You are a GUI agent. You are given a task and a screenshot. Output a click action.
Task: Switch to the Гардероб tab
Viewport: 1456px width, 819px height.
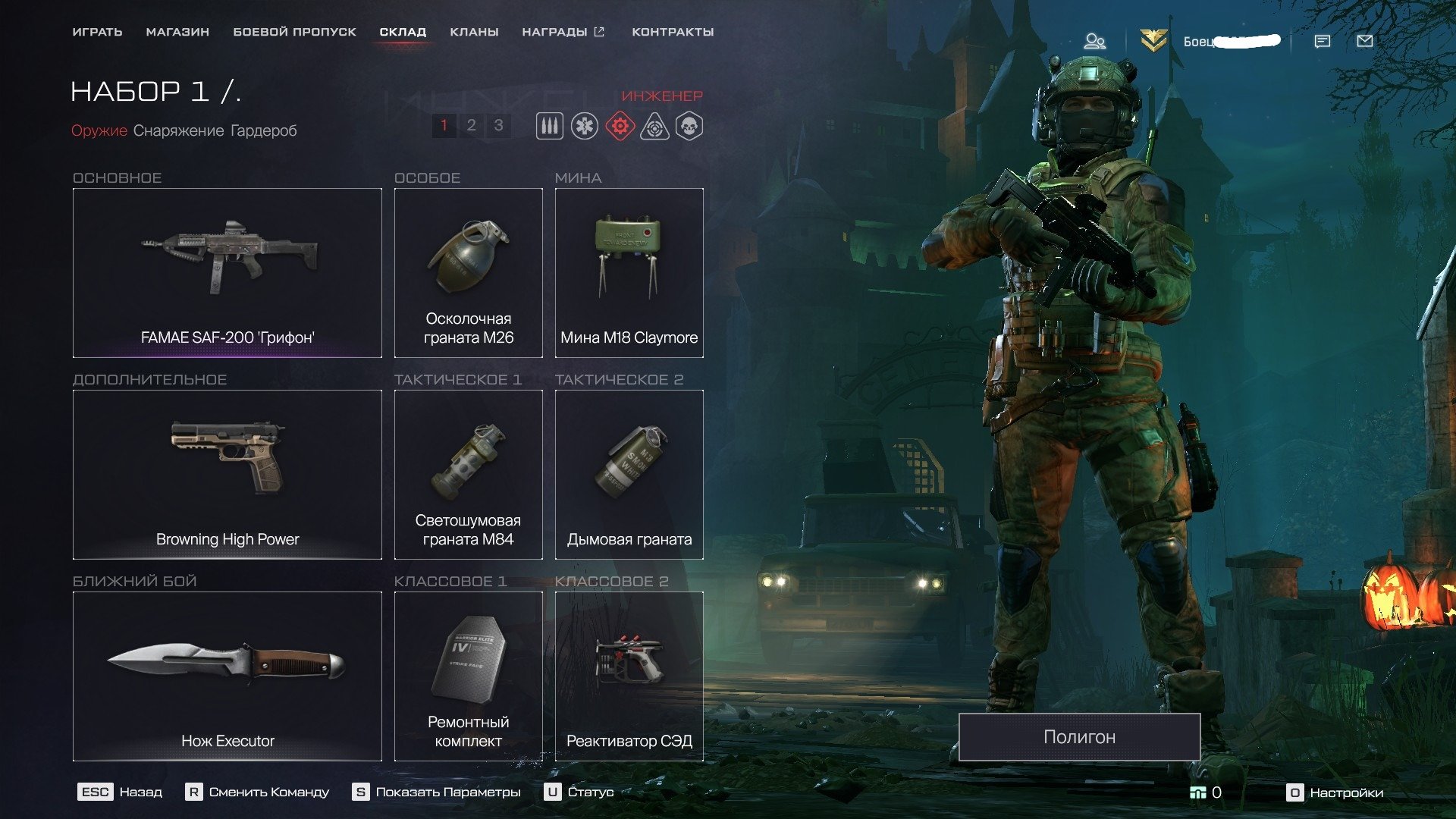(263, 130)
